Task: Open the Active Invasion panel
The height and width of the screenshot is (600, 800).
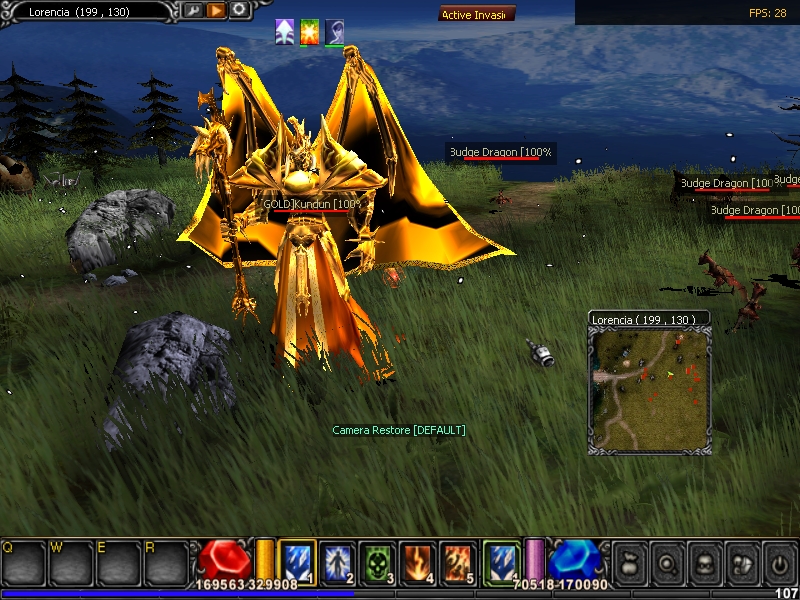Action: tap(477, 14)
